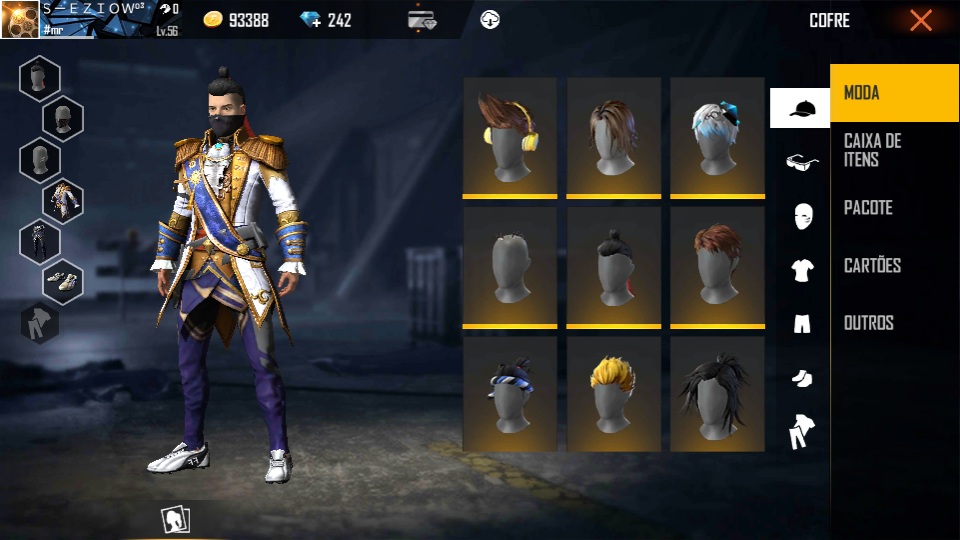Open the face mask category icon

801,216
